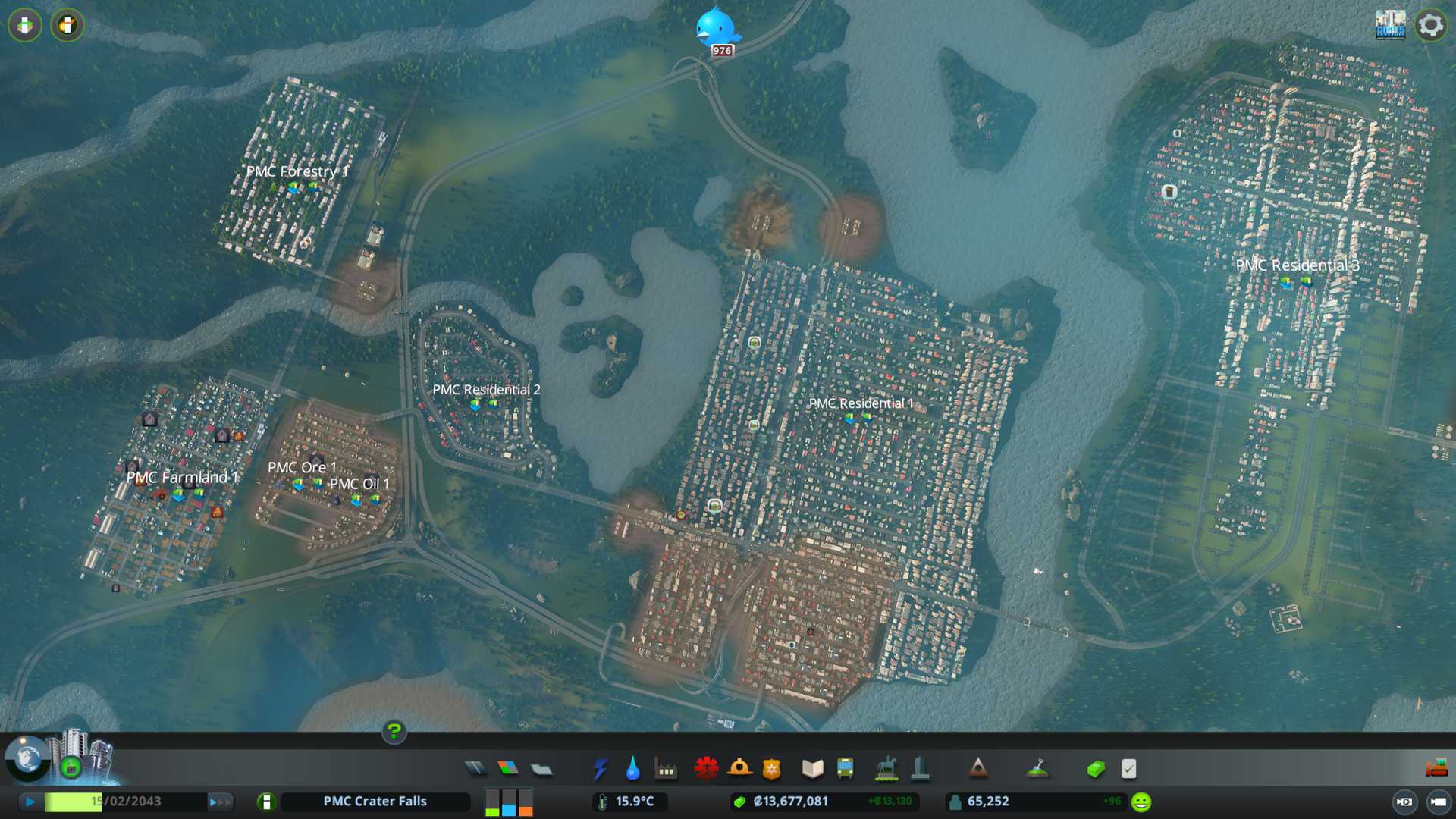
Task: Select the Electricity lightning bolt menu
Action: 601,769
